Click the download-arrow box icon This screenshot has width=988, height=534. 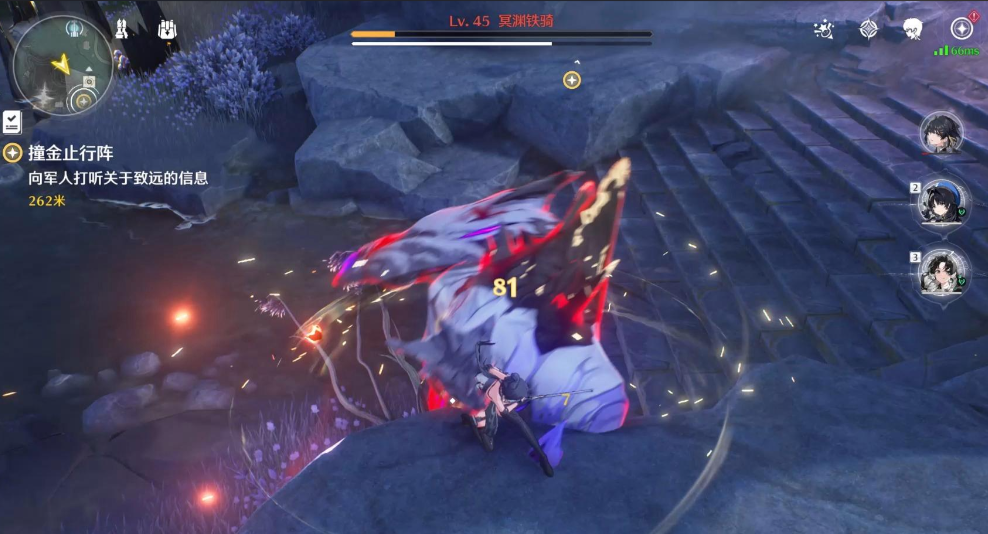168,29
